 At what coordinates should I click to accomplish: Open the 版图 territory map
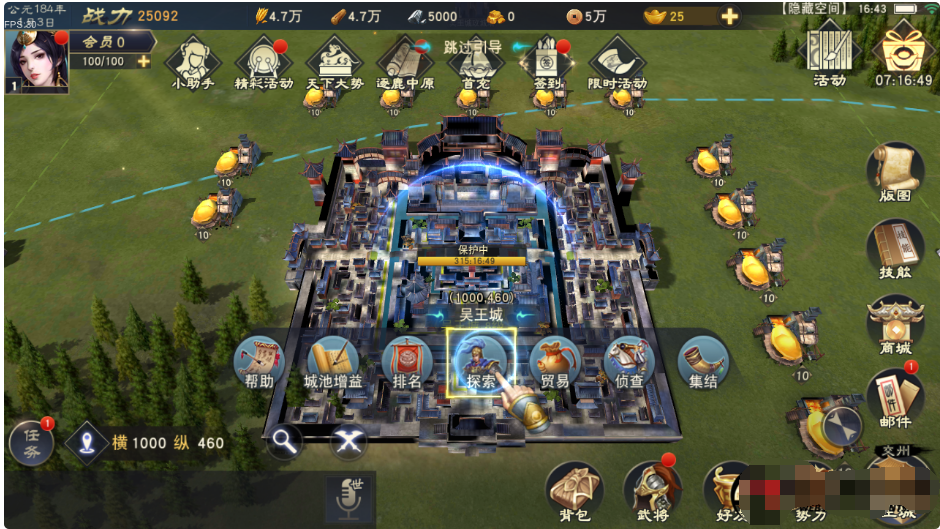coord(894,172)
